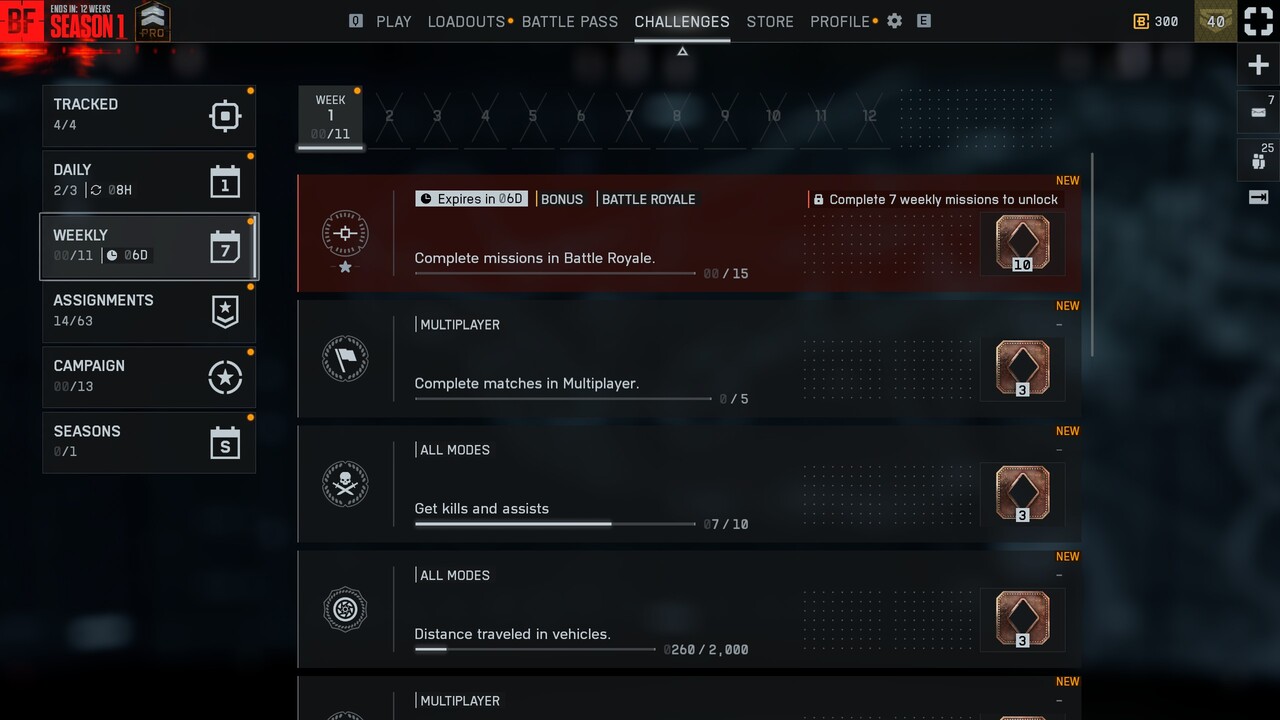Image resolution: width=1280 pixels, height=720 pixels.
Task: Open the mail notifications showing 7 messages
Action: click(1258, 112)
